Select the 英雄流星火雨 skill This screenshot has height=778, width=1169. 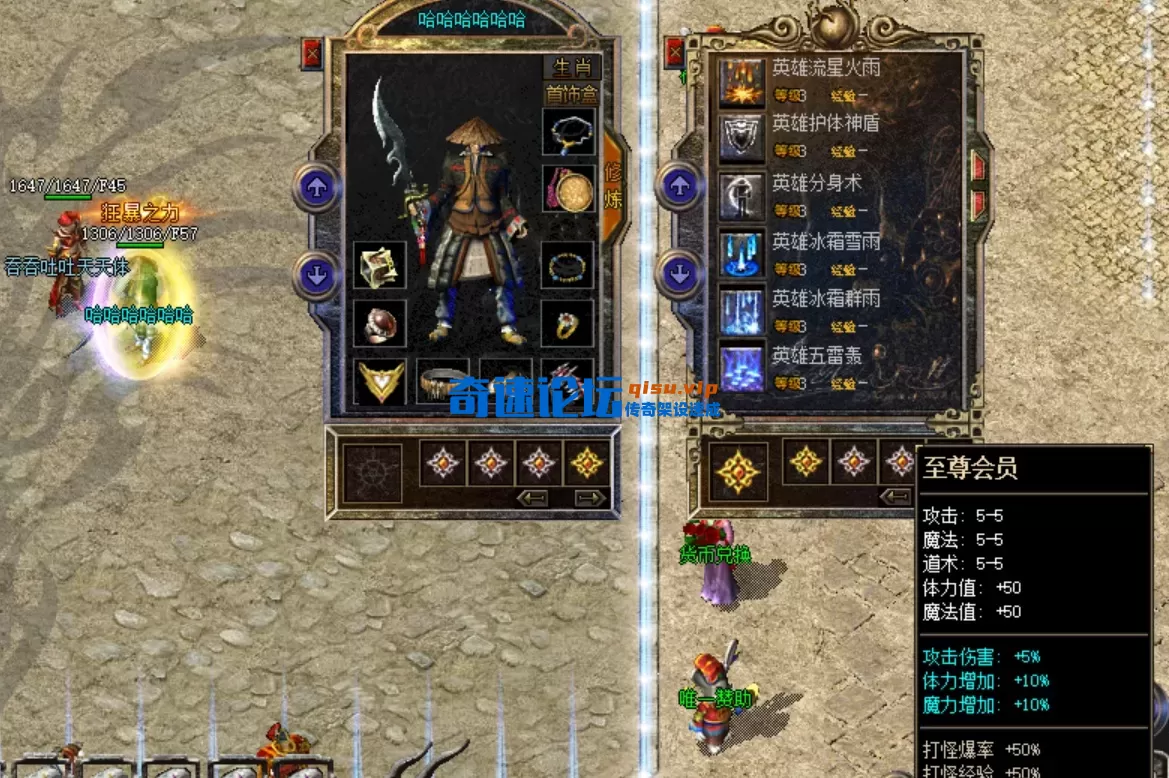tap(742, 81)
